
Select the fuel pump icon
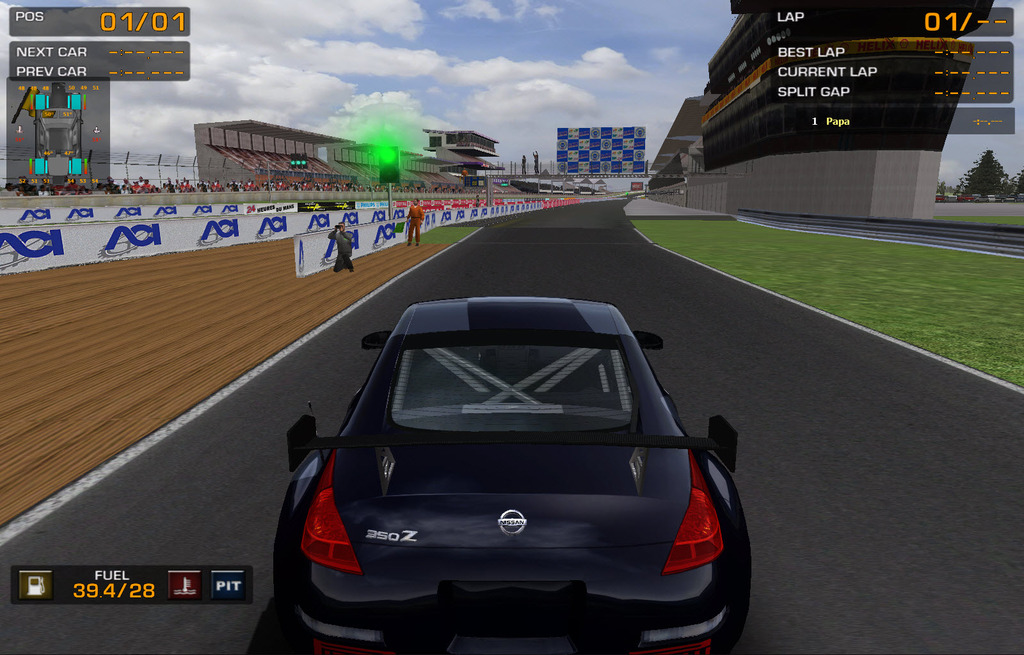click(37, 585)
